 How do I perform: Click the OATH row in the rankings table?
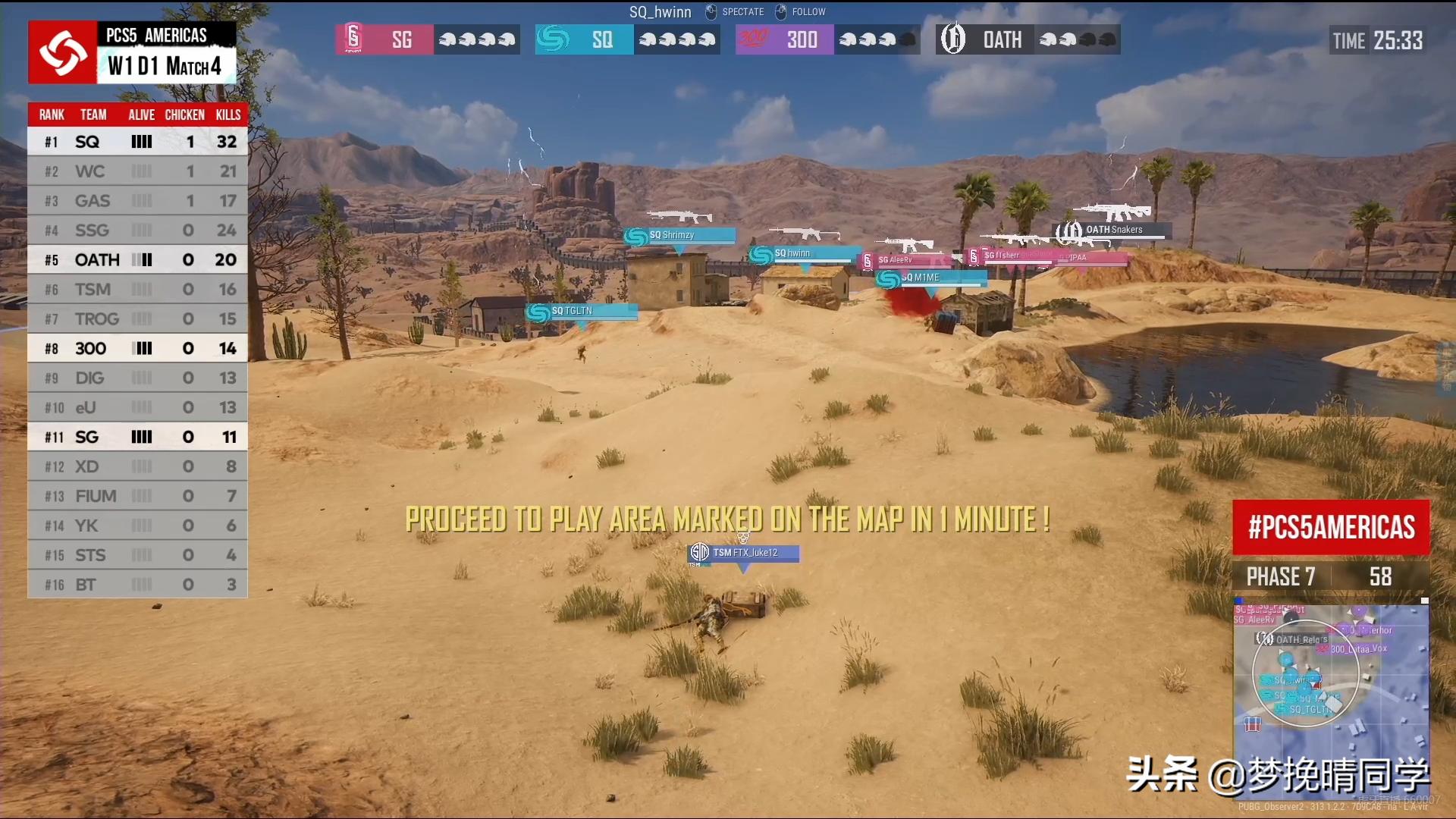137,260
